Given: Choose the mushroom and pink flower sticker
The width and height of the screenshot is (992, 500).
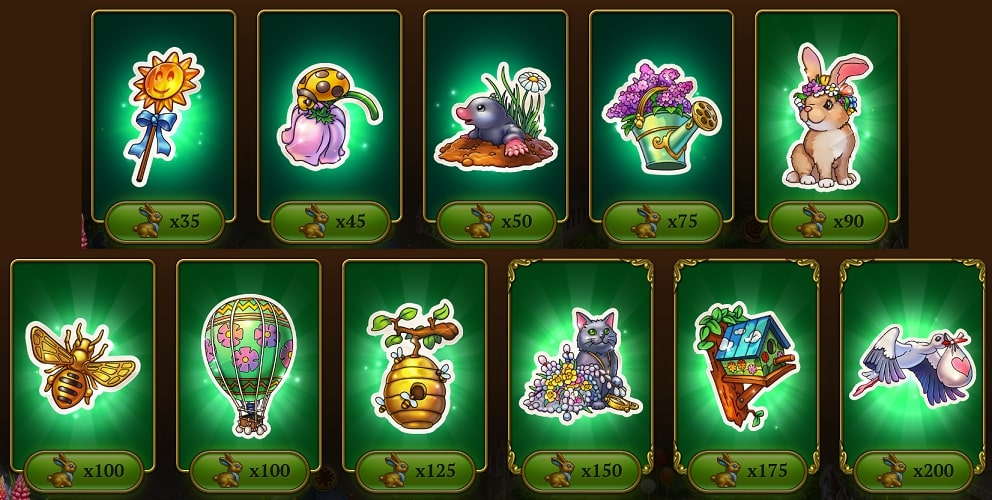Looking at the screenshot, I should coord(329,112).
